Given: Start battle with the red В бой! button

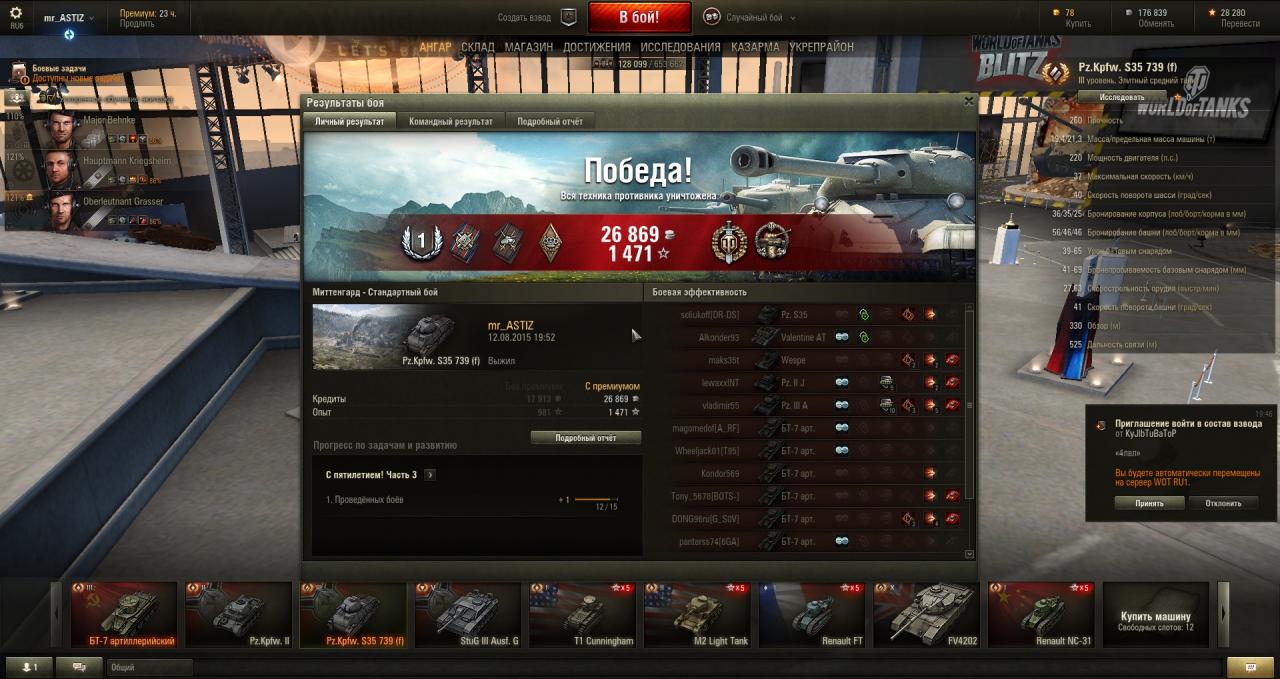Looking at the screenshot, I should coord(639,17).
